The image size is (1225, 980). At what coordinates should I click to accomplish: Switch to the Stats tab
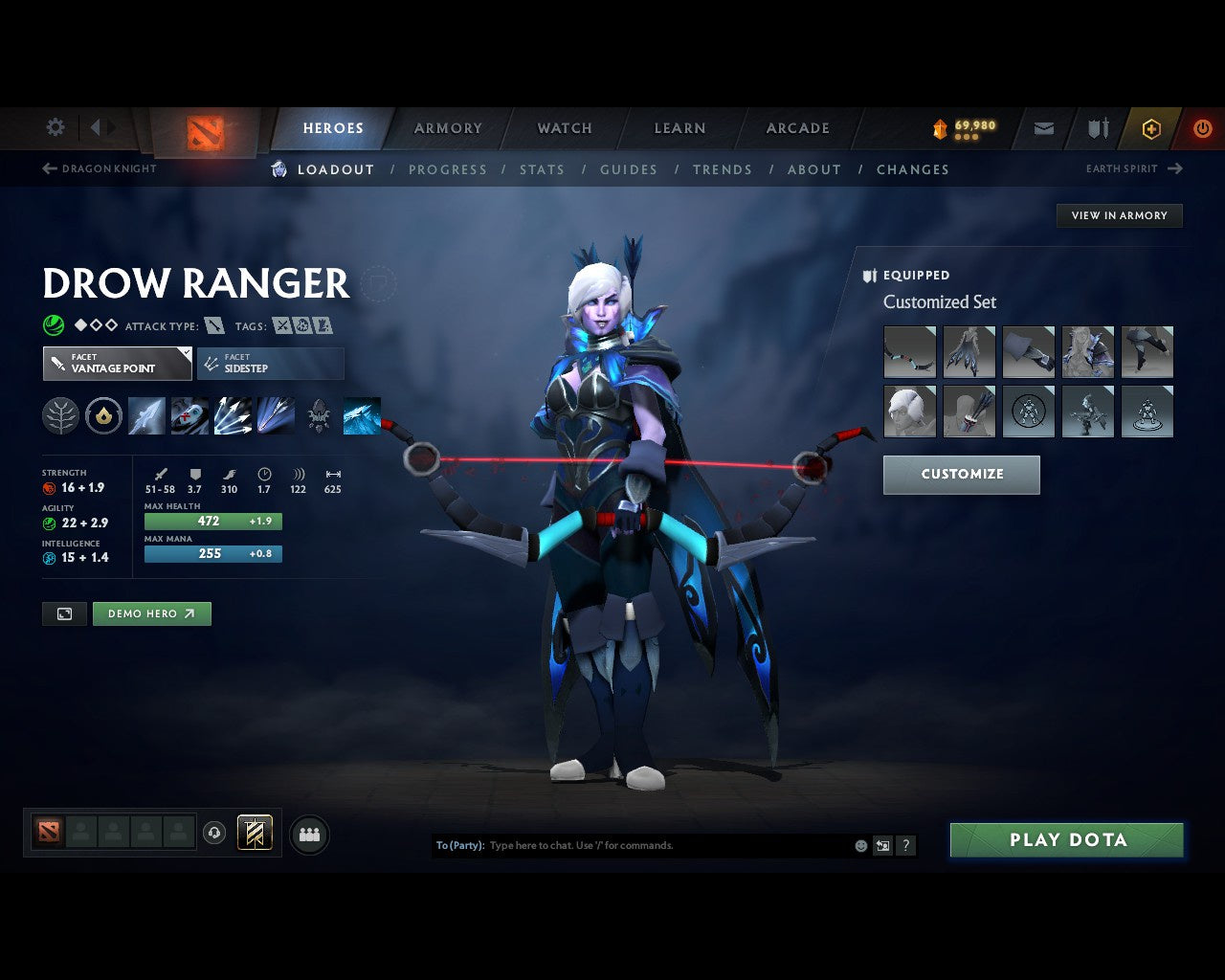point(542,169)
